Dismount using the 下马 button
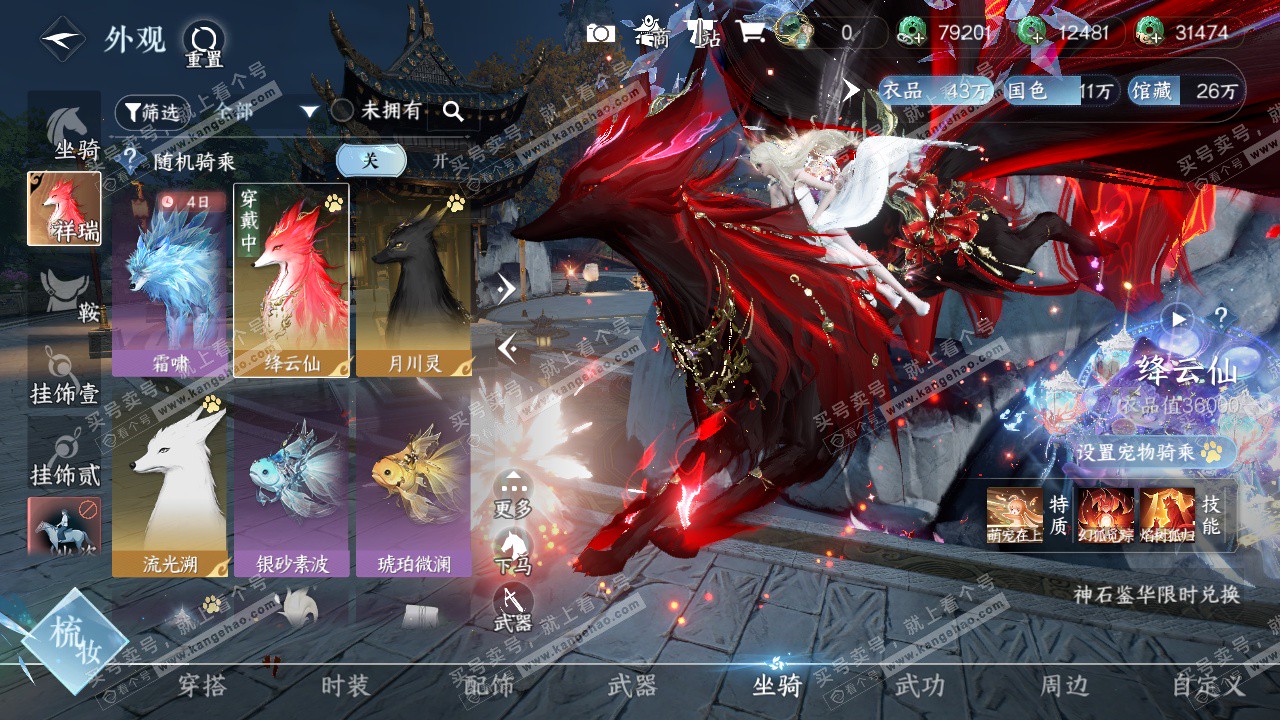The height and width of the screenshot is (720, 1280). tap(513, 551)
